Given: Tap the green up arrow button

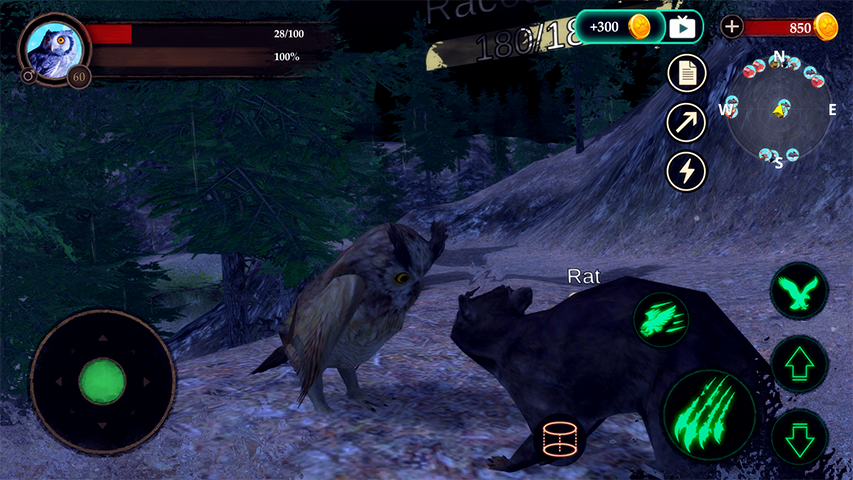Looking at the screenshot, I should click(799, 364).
